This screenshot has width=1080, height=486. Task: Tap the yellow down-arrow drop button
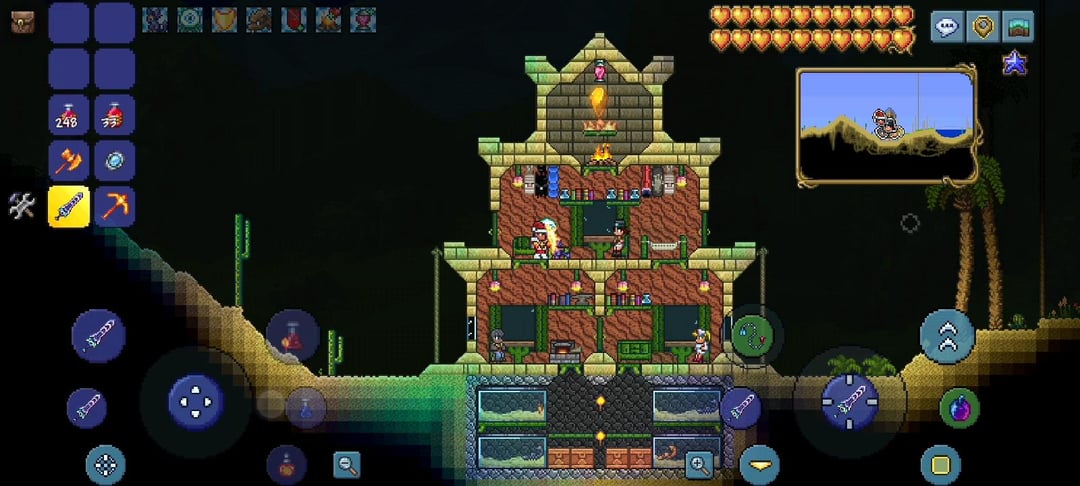click(760, 465)
